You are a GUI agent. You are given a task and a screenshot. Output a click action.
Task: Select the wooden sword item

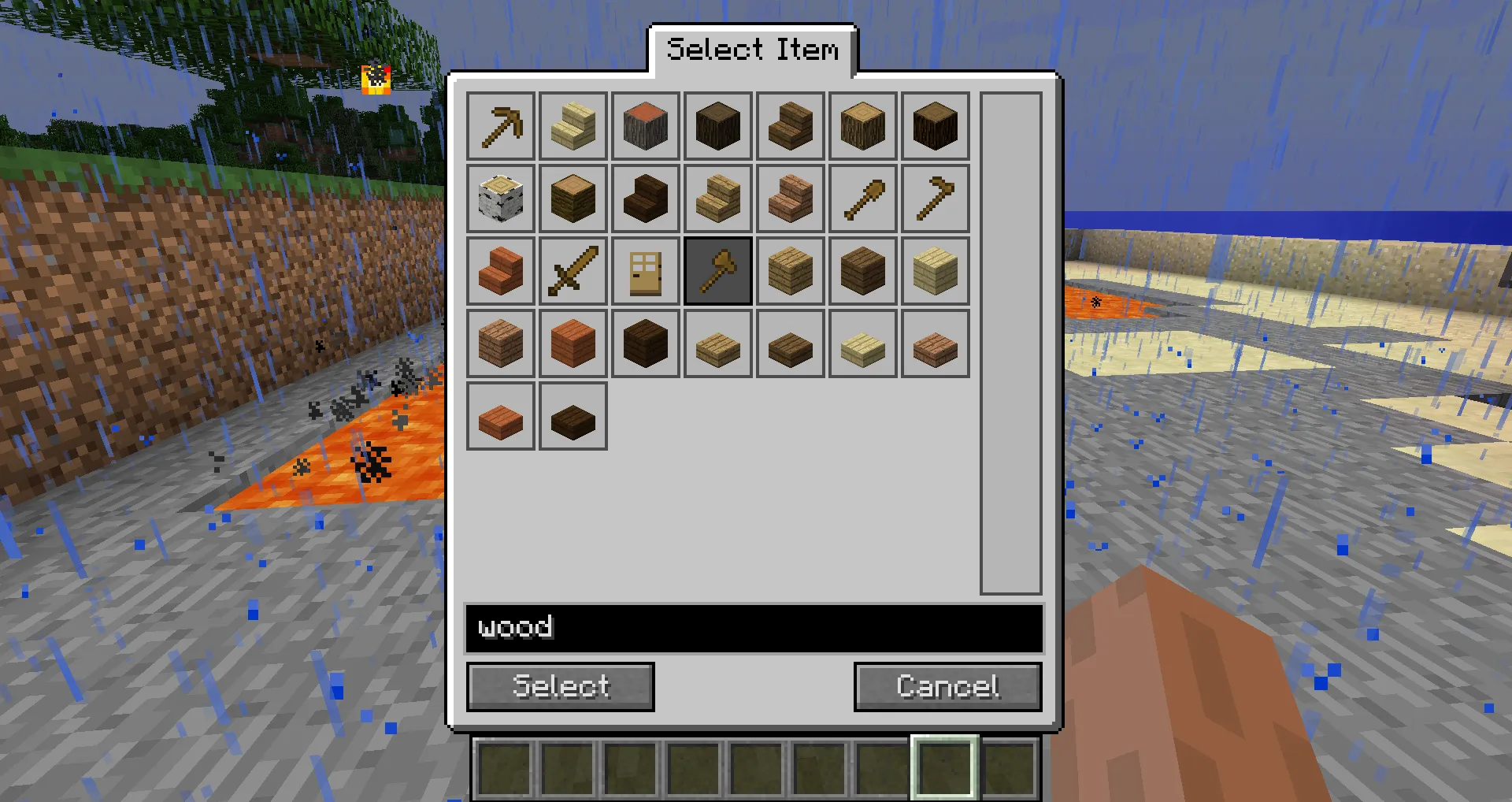573,270
